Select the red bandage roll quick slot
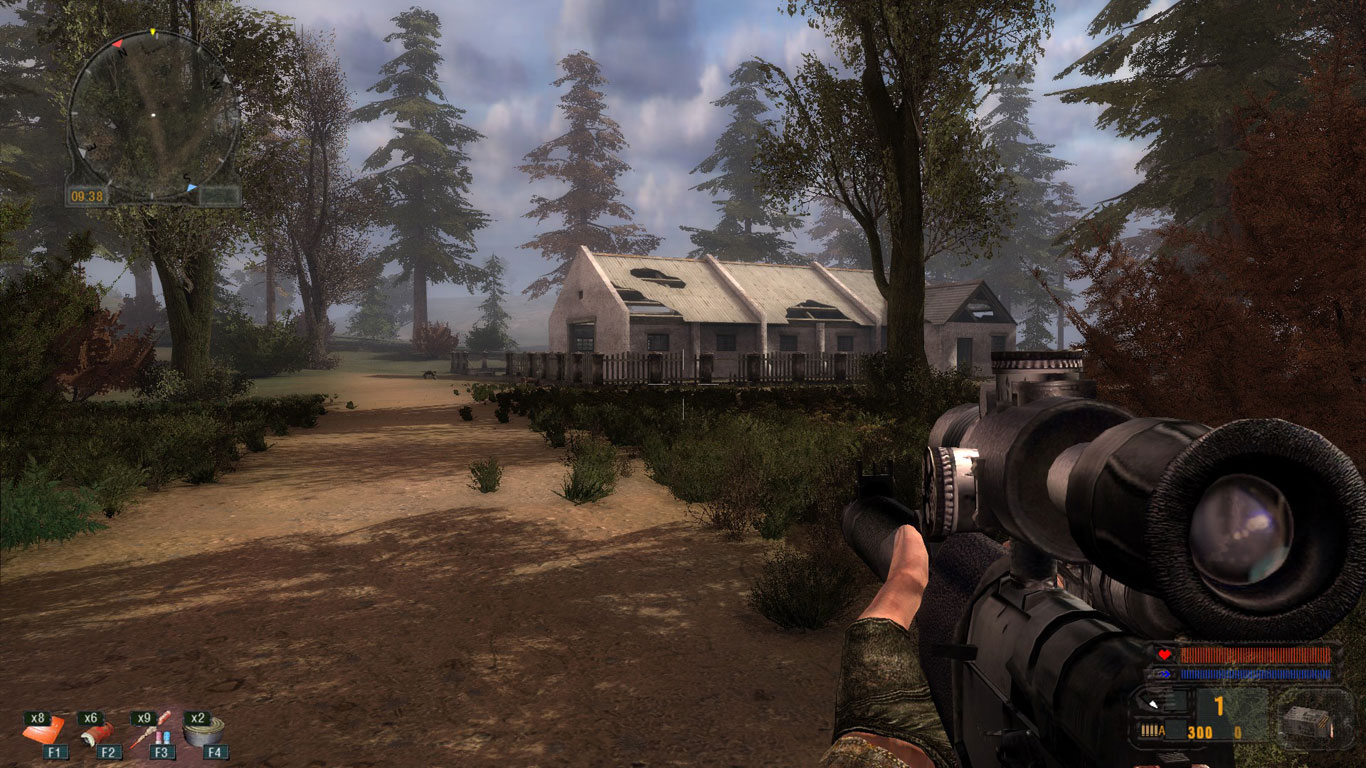1366x768 pixels. (x=96, y=733)
